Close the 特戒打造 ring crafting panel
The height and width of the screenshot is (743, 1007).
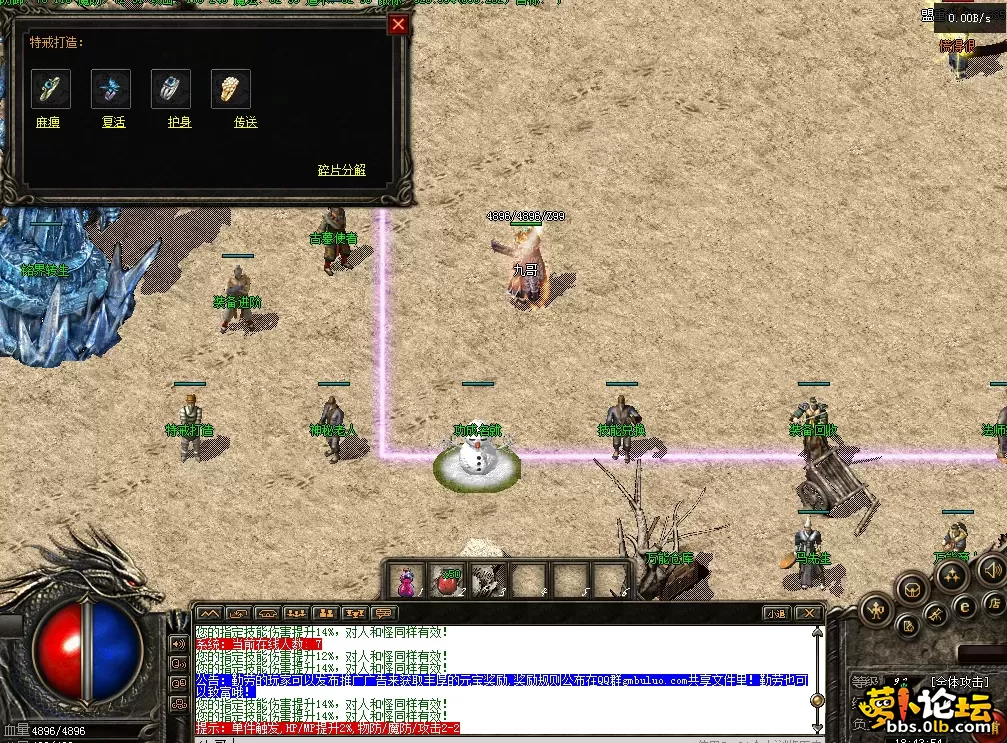coord(398,25)
